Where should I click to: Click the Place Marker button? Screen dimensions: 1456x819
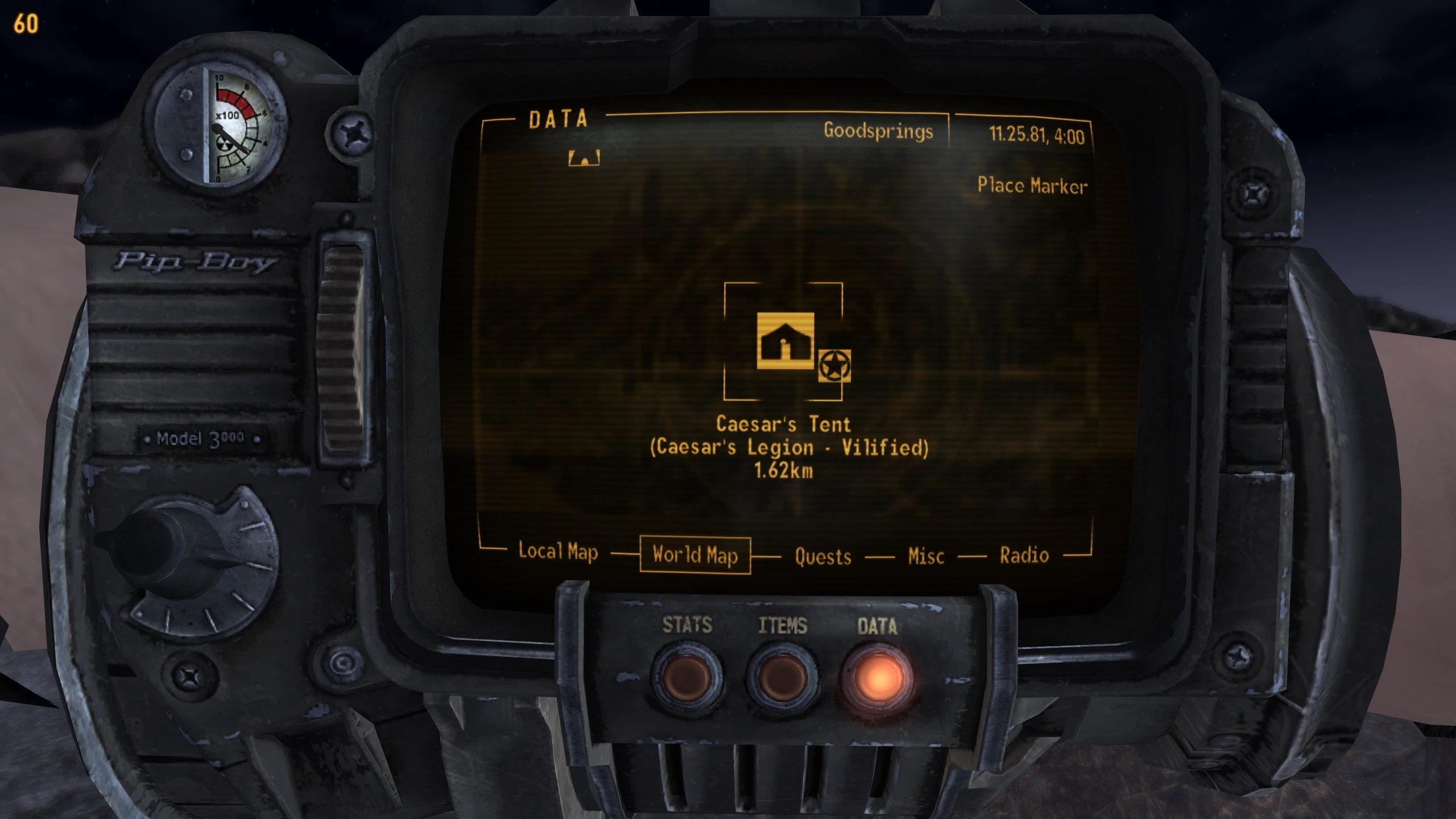coord(1032,186)
